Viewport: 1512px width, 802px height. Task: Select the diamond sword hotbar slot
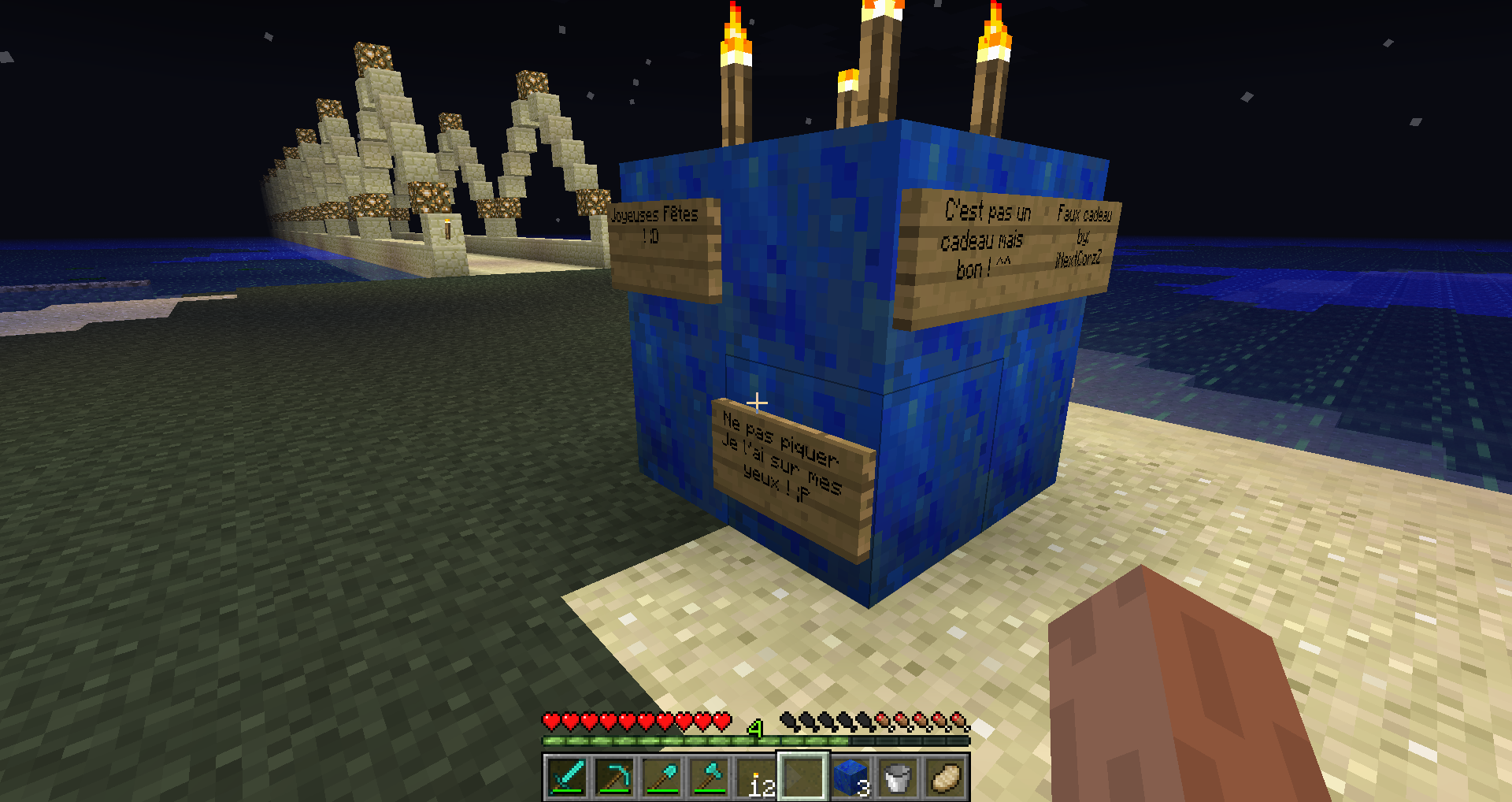pos(567,778)
